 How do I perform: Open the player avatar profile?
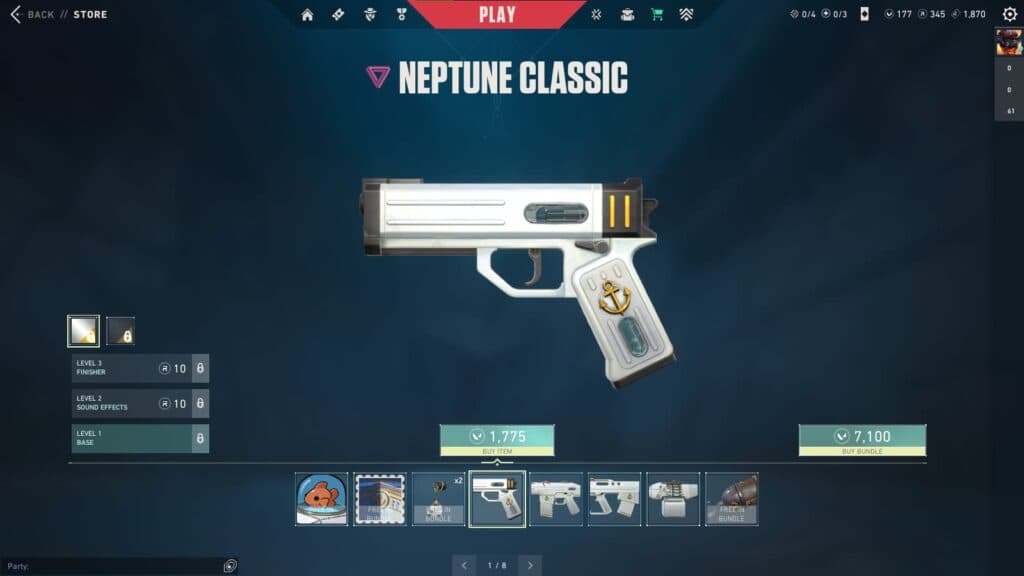(1008, 42)
